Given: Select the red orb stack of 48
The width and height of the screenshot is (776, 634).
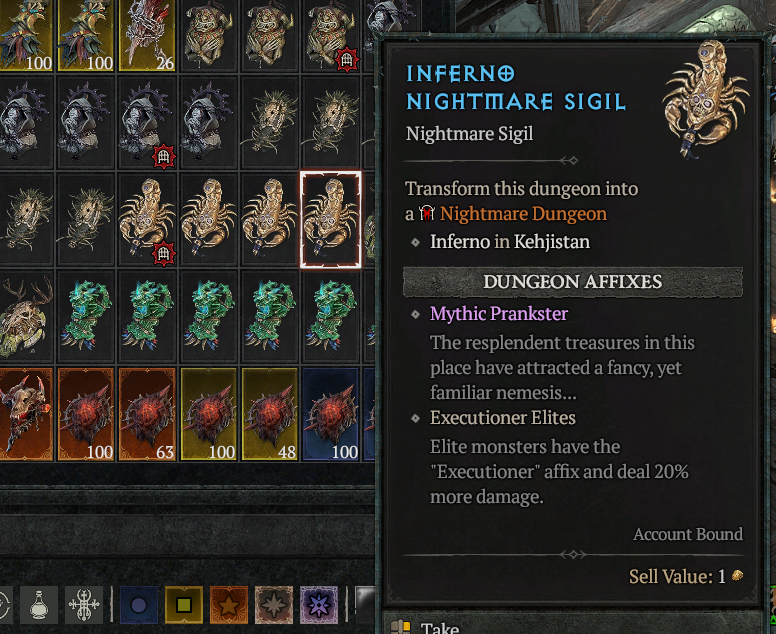Looking at the screenshot, I should [270, 414].
